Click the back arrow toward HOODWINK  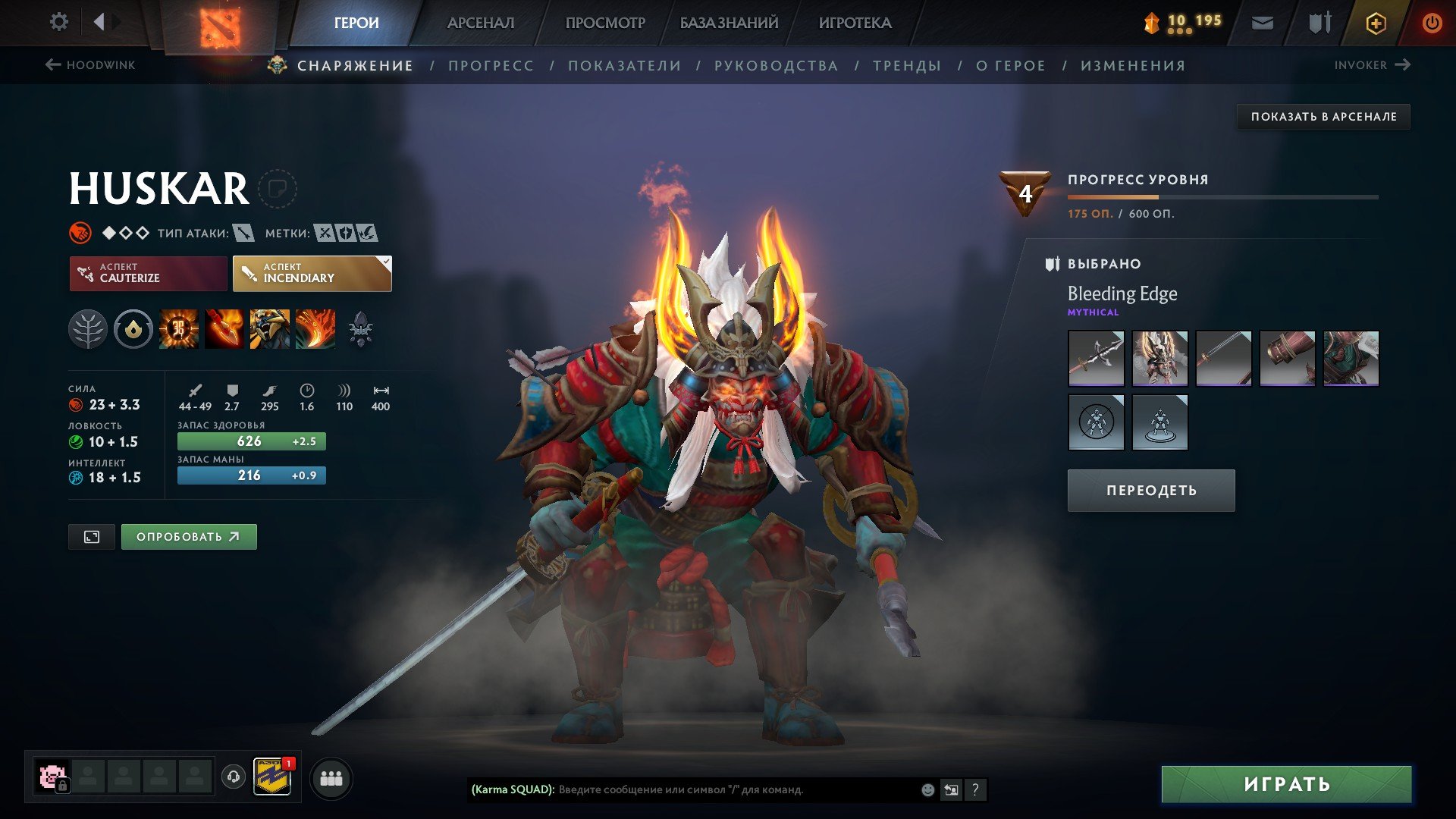(x=52, y=64)
